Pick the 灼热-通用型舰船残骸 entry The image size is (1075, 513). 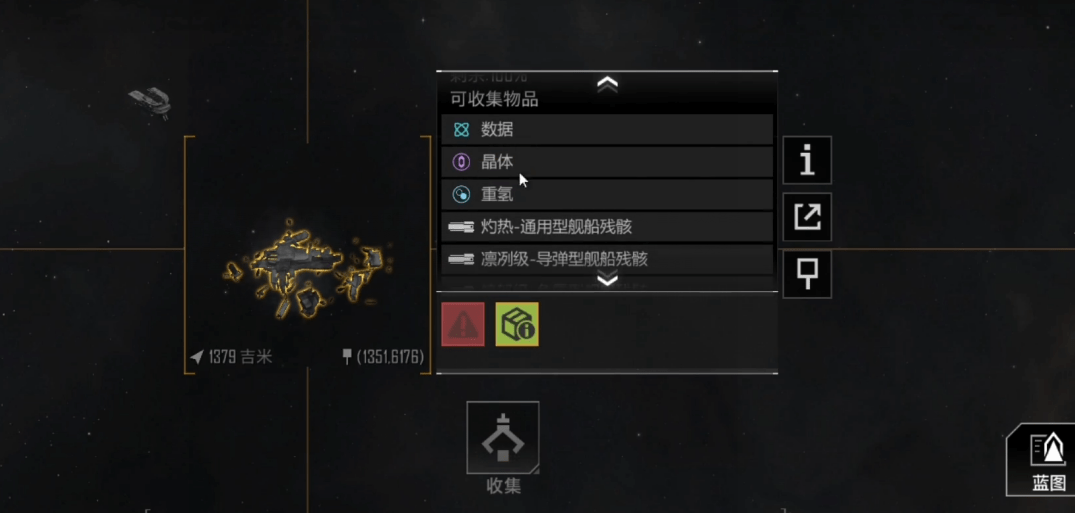[606, 227]
